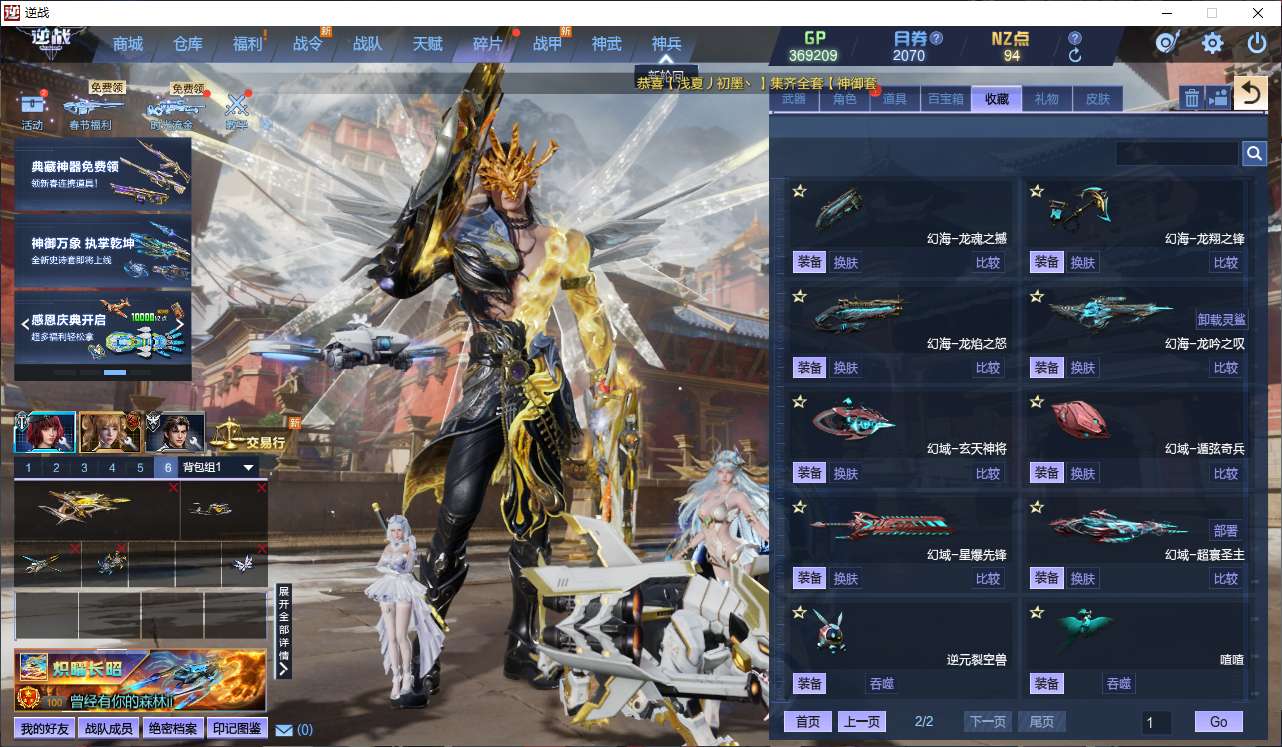1282x747 pixels.
Task: Select the 礼物 gifts tab
Action: click(1047, 99)
